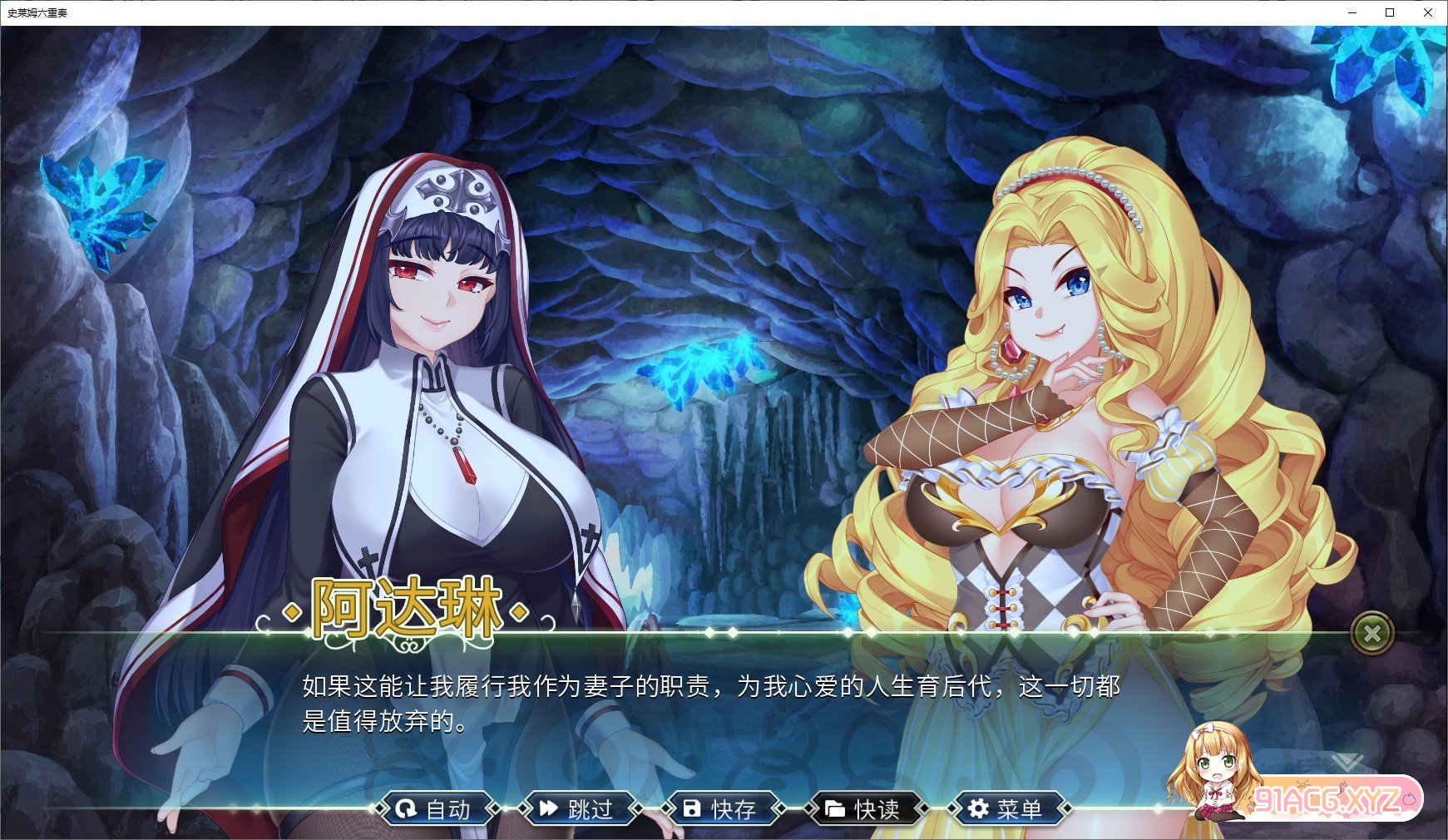
Task: Open the 菜单 menu
Action: pyautogui.click(x=1006, y=808)
